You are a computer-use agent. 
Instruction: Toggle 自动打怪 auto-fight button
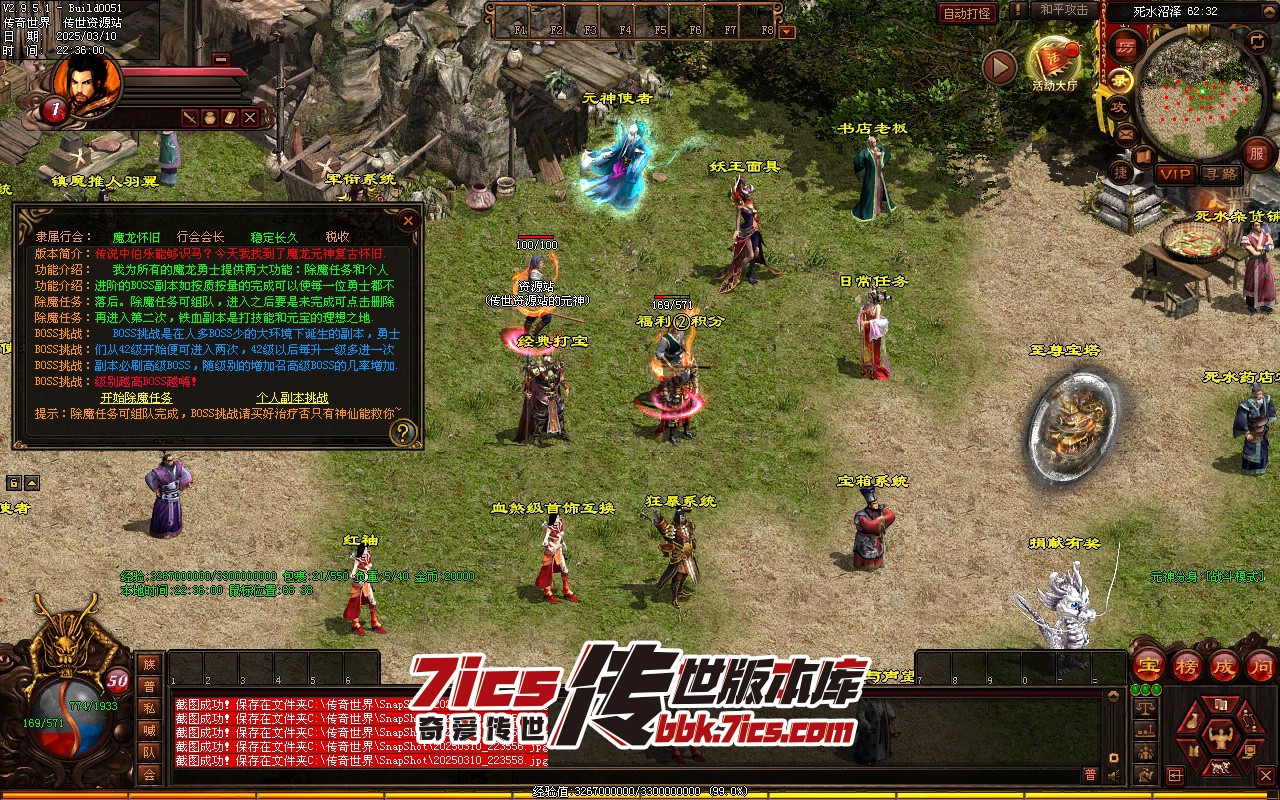pyautogui.click(x=967, y=13)
